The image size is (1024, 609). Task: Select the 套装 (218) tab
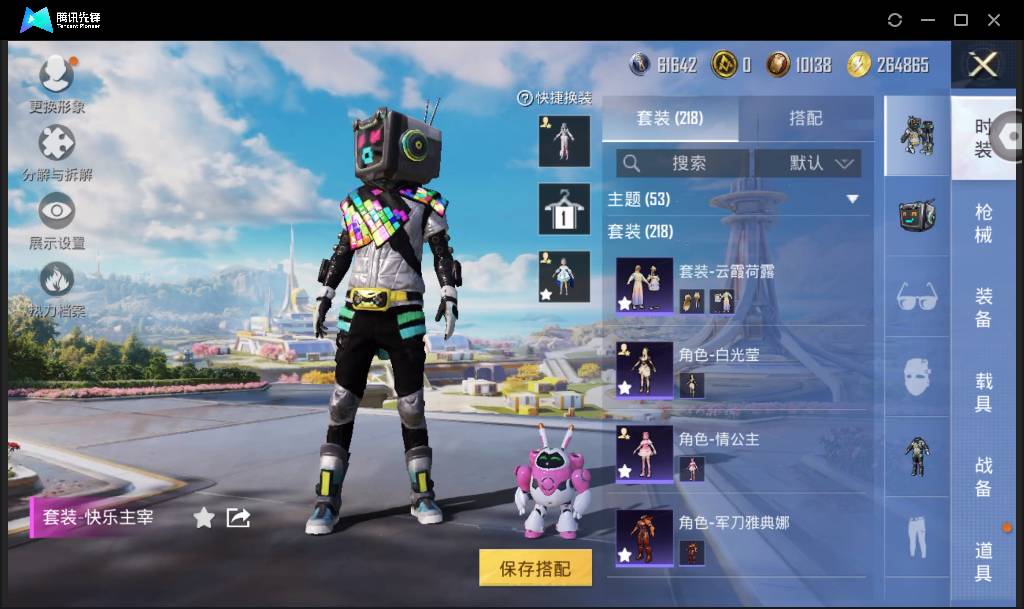tap(670, 118)
